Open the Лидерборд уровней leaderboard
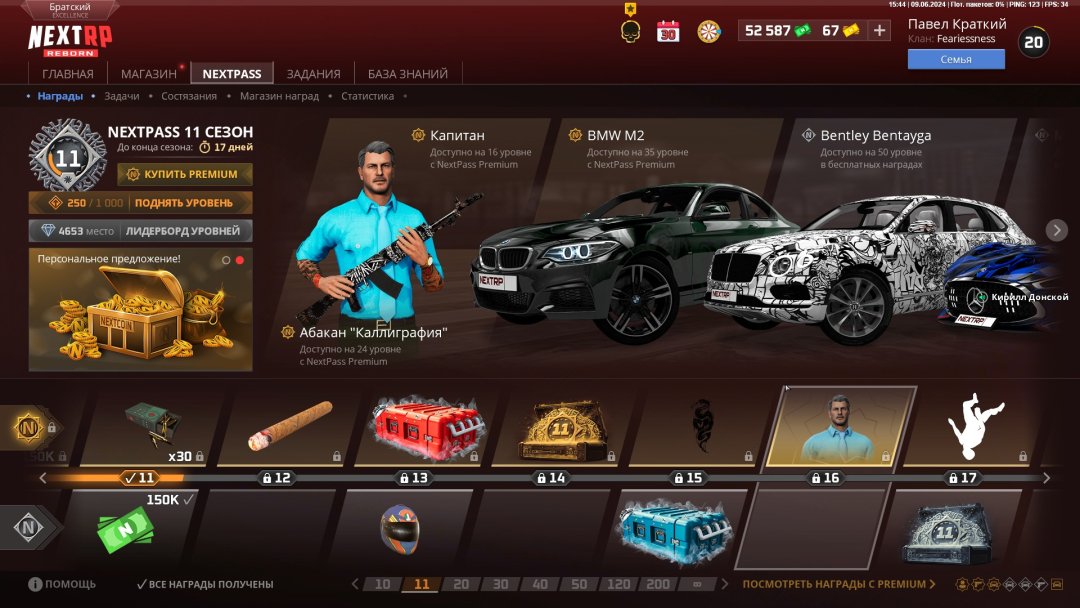 point(140,231)
